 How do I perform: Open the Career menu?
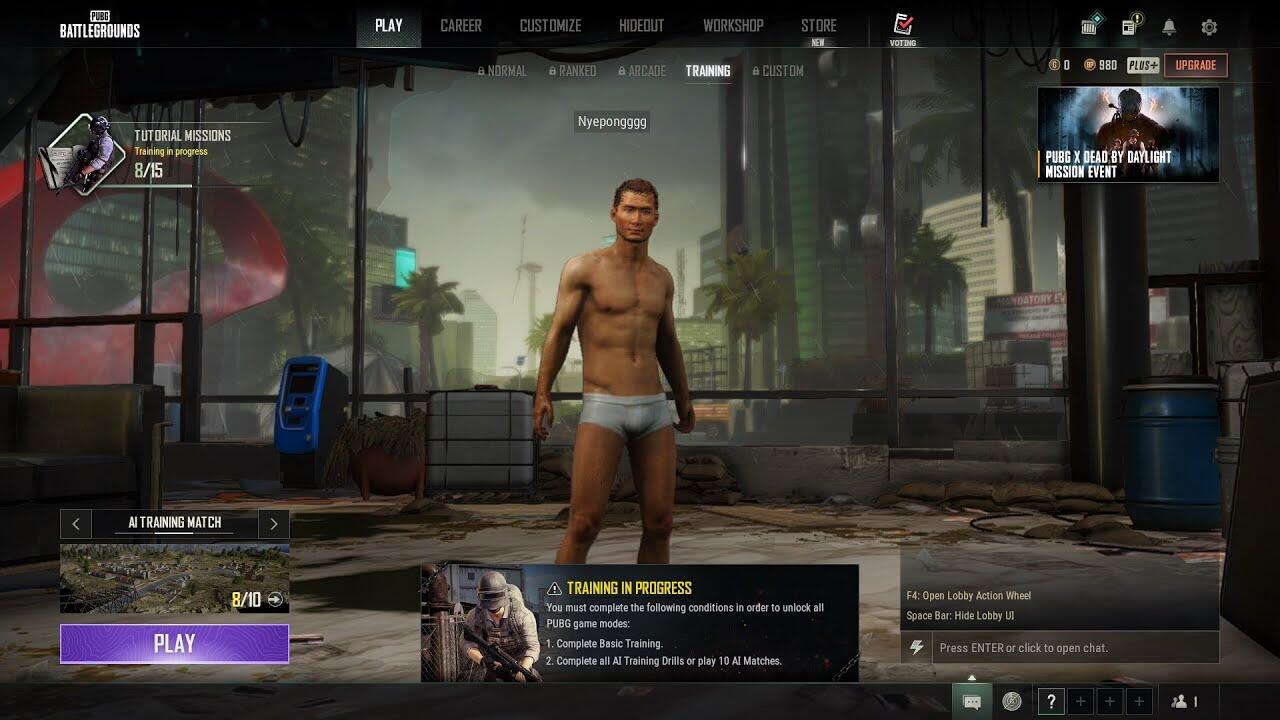(461, 26)
